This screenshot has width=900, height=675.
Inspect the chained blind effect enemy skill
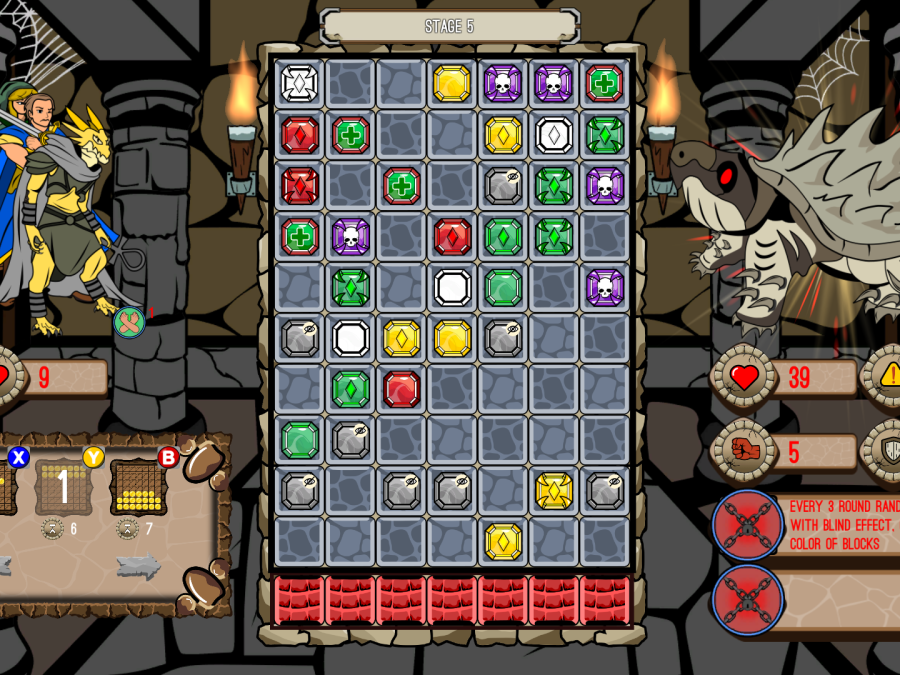click(747, 525)
